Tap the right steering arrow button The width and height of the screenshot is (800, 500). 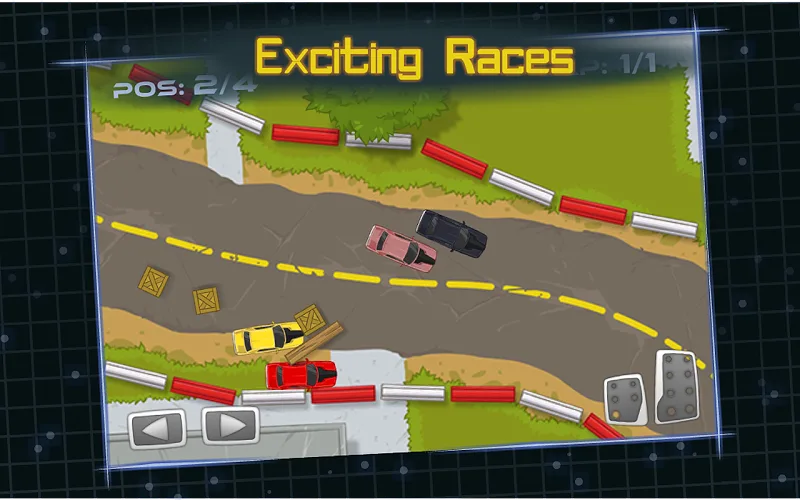click(x=230, y=426)
